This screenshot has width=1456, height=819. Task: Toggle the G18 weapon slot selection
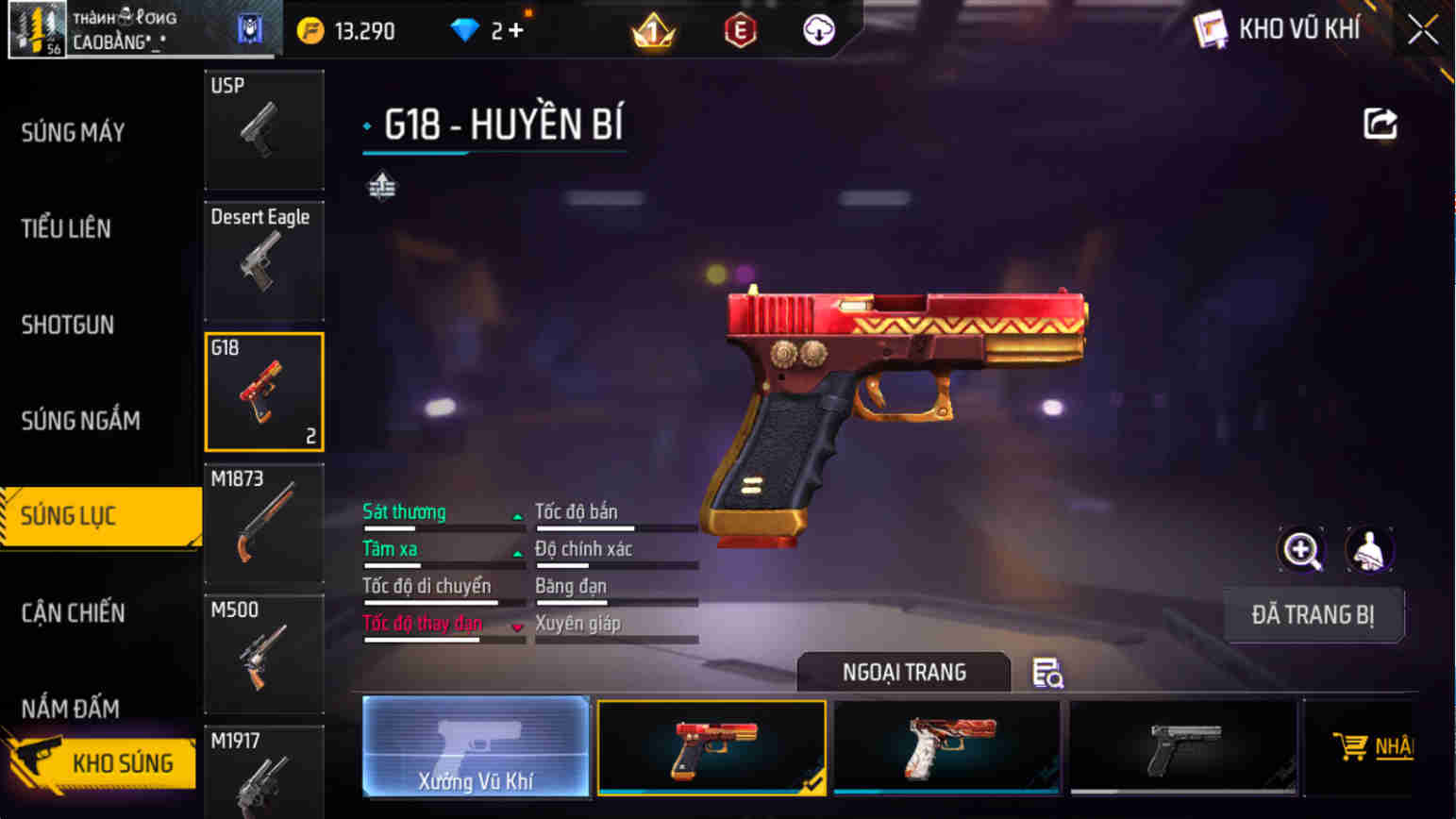(x=264, y=391)
